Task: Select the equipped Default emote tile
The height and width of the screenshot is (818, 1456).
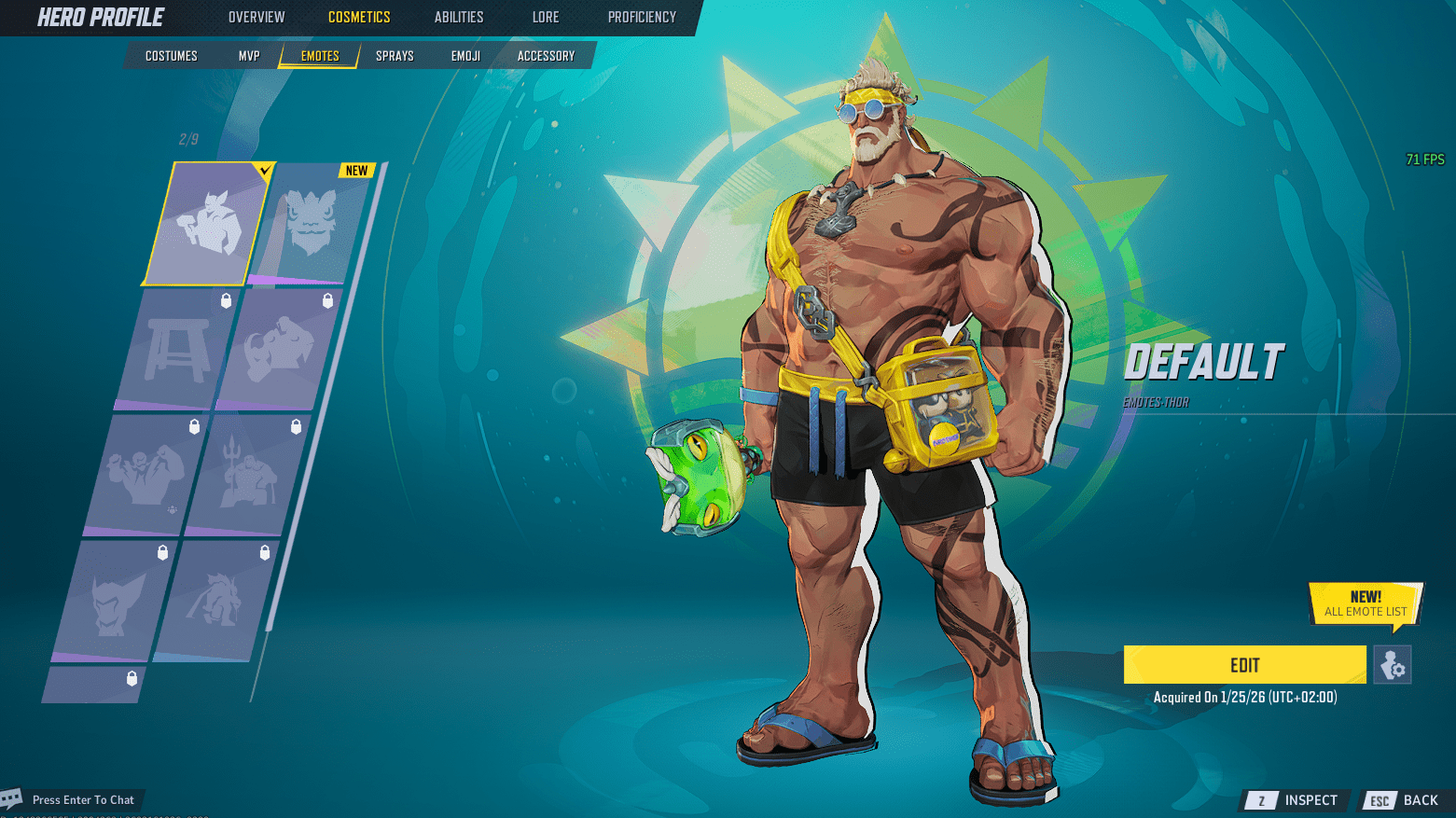Action: coord(208,224)
